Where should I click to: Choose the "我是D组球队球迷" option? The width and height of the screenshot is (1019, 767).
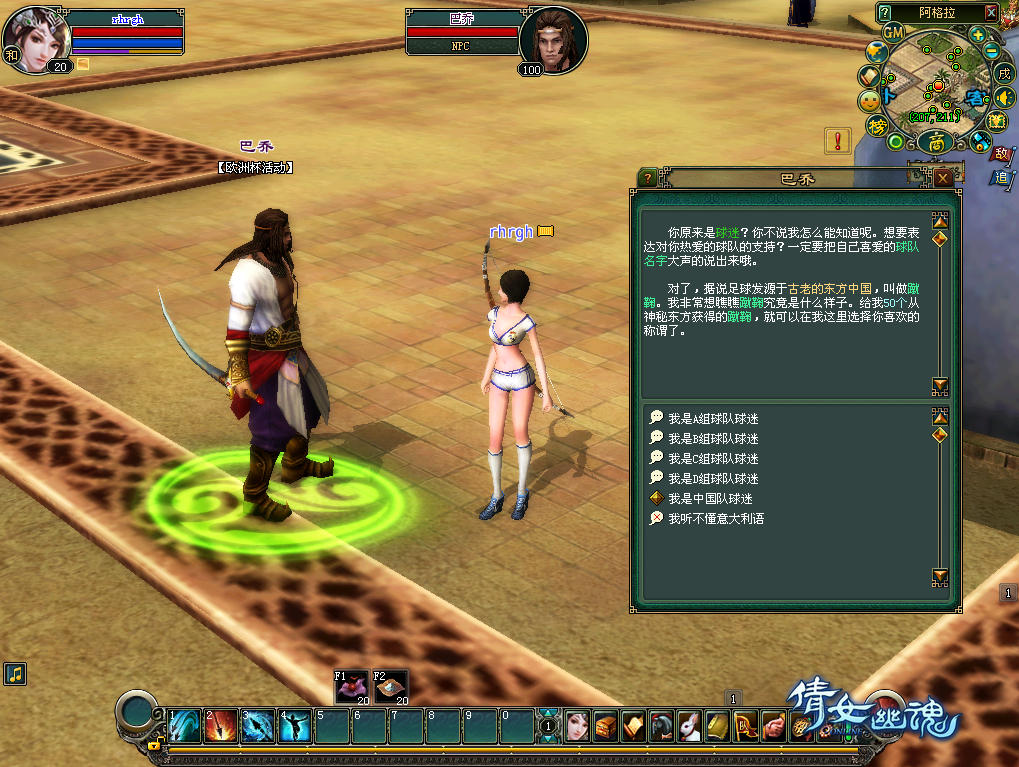coord(712,479)
